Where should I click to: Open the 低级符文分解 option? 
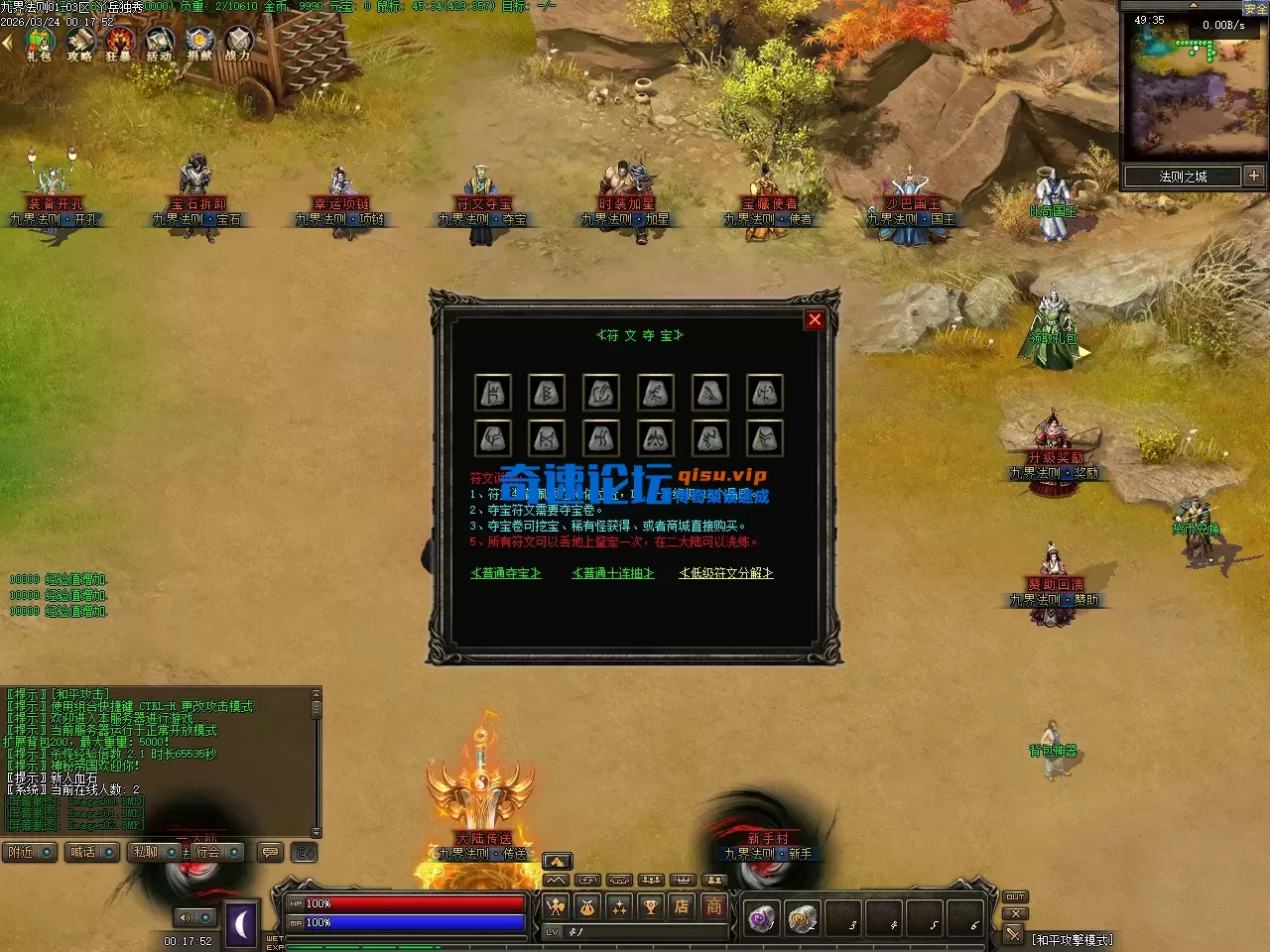(725, 573)
